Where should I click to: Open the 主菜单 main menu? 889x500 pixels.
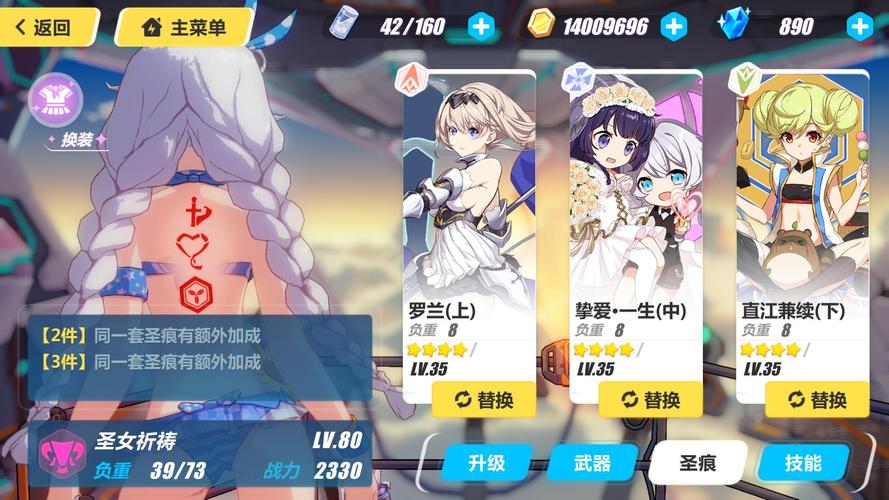(183, 27)
